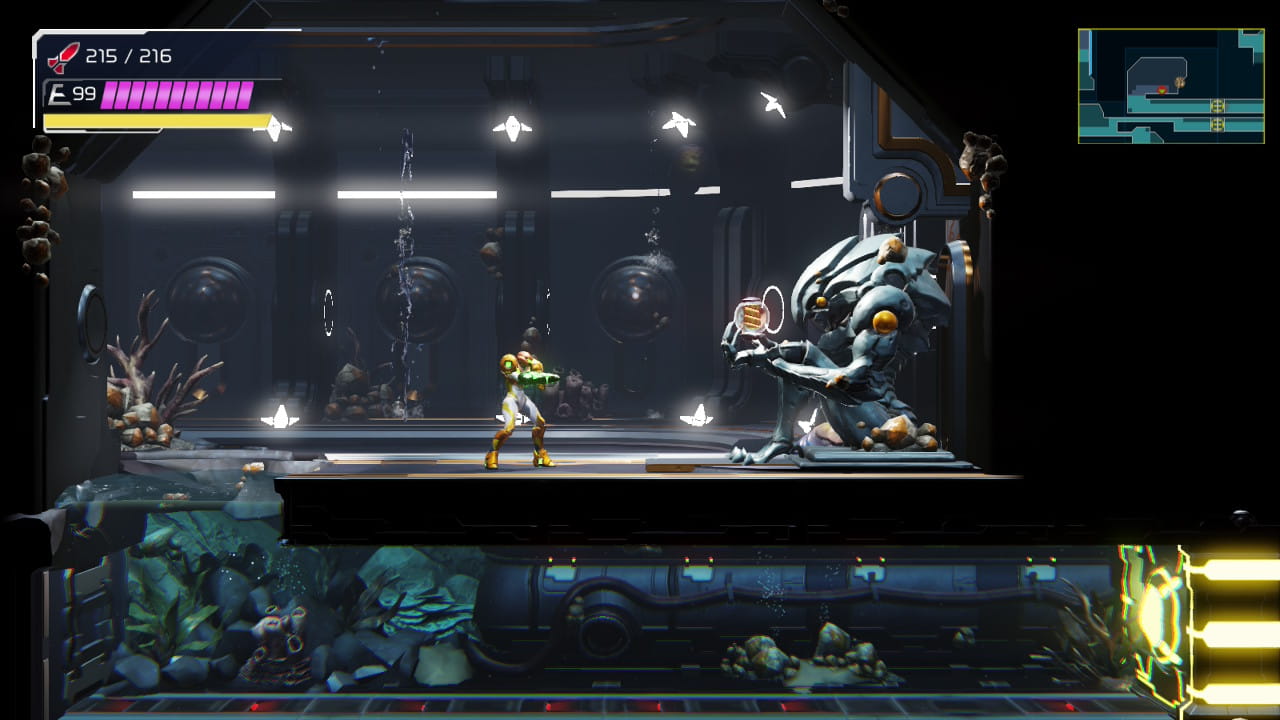Select the upper yellow door icon on the minimap
The width and height of the screenshot is (1280, 720).
coord(1218,106)
